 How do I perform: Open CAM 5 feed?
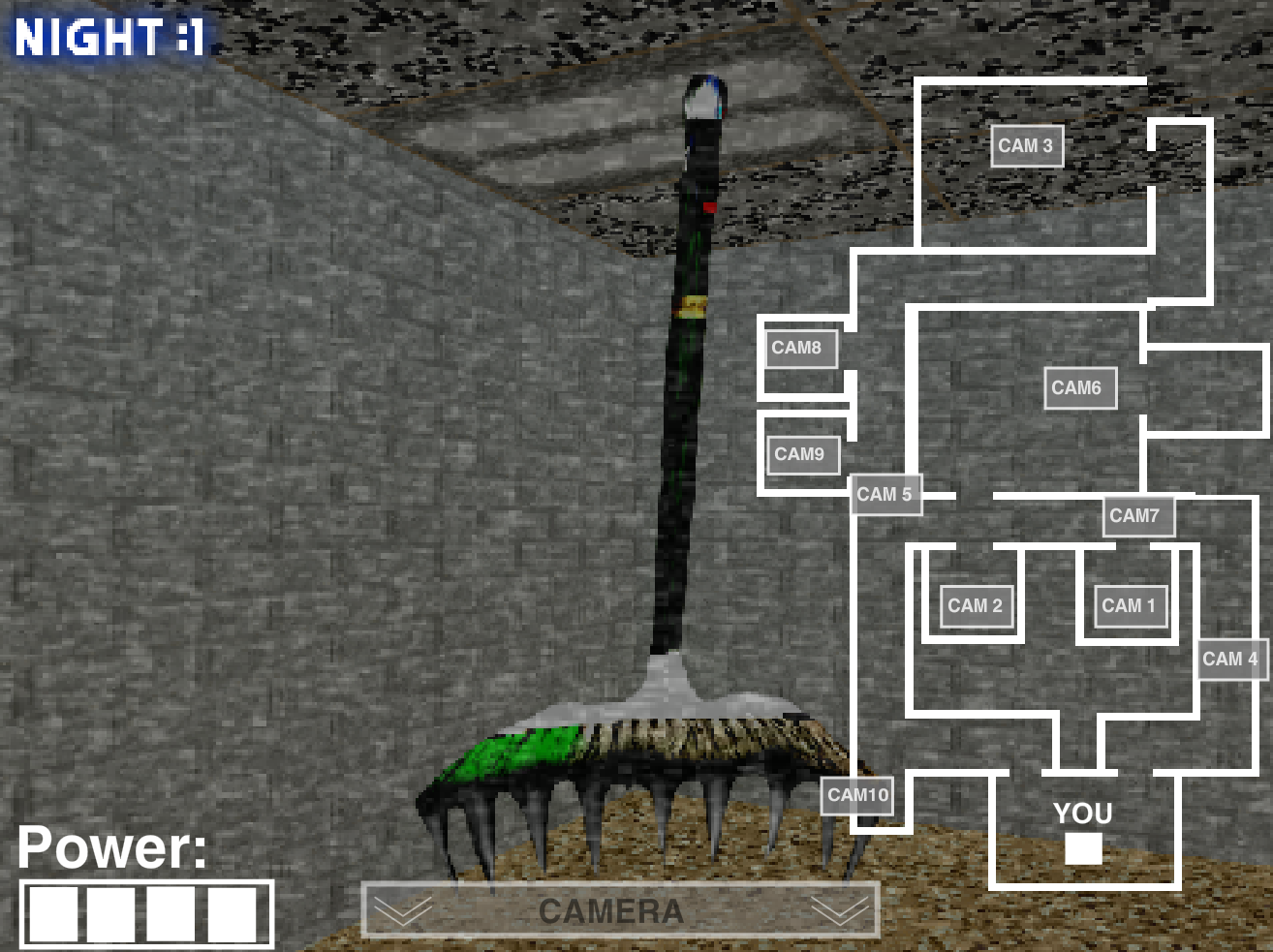click(885, 495)
